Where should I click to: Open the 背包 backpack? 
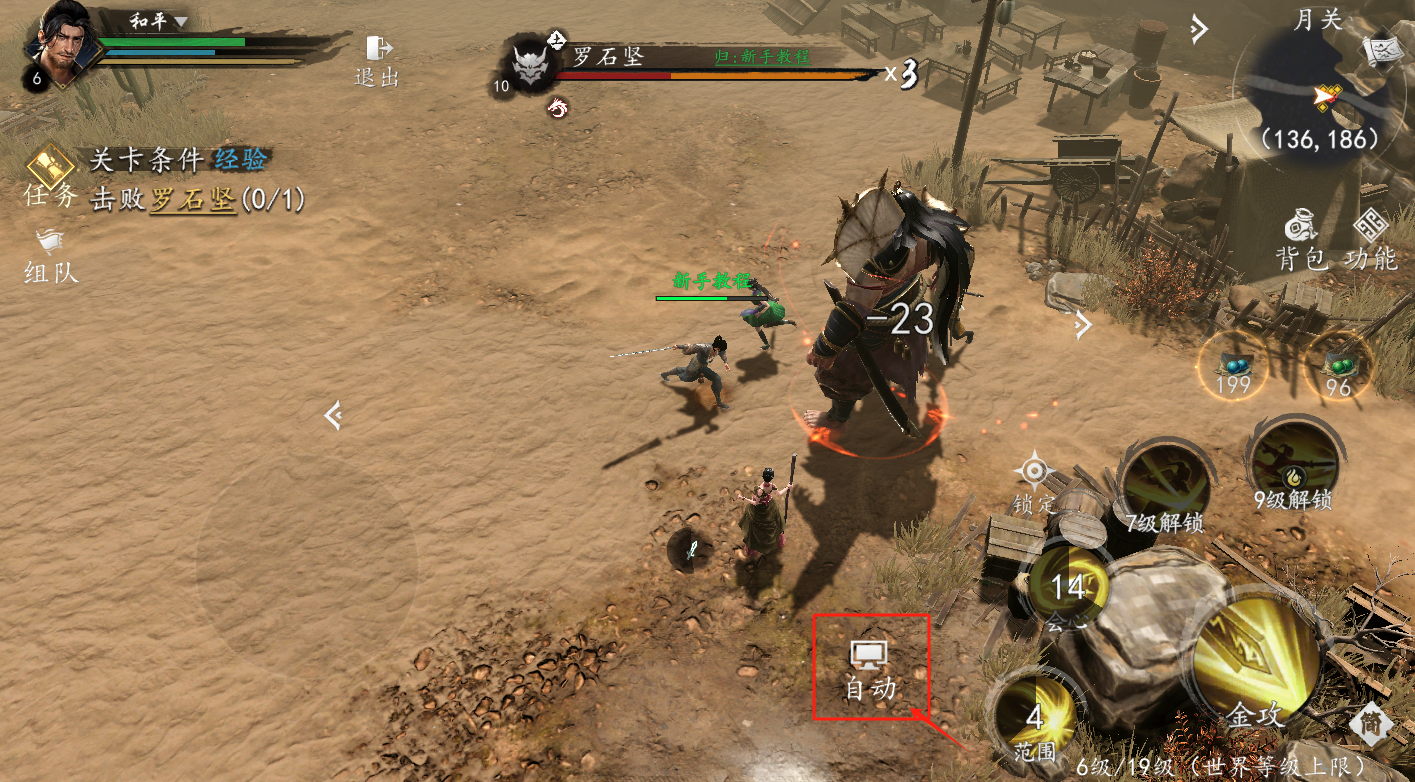(1301, 240)
